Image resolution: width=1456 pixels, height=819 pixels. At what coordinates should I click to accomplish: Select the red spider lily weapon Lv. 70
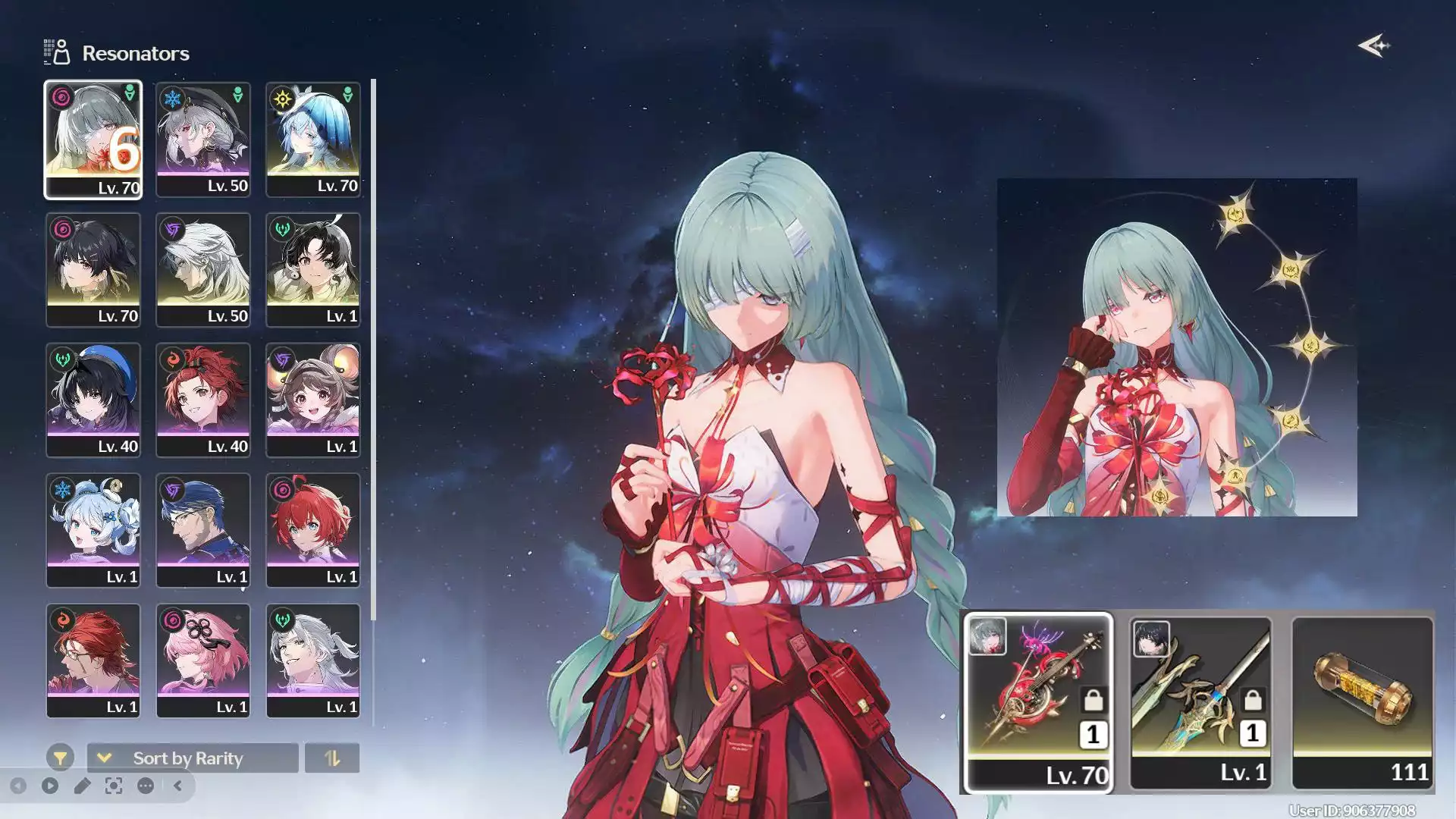coord(1038,702)
